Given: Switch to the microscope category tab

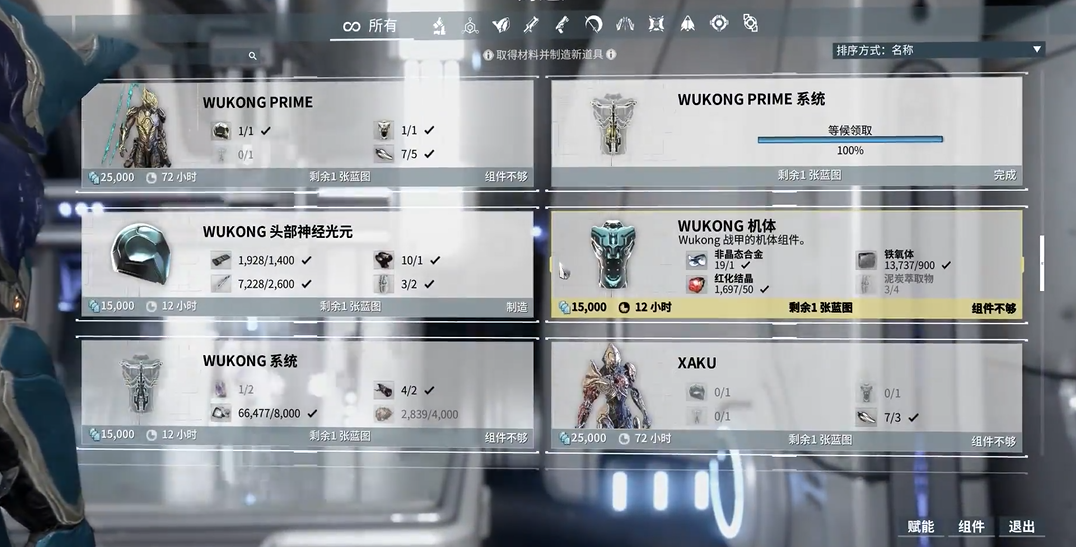Looking at the screenshot, I should (439, 26).
